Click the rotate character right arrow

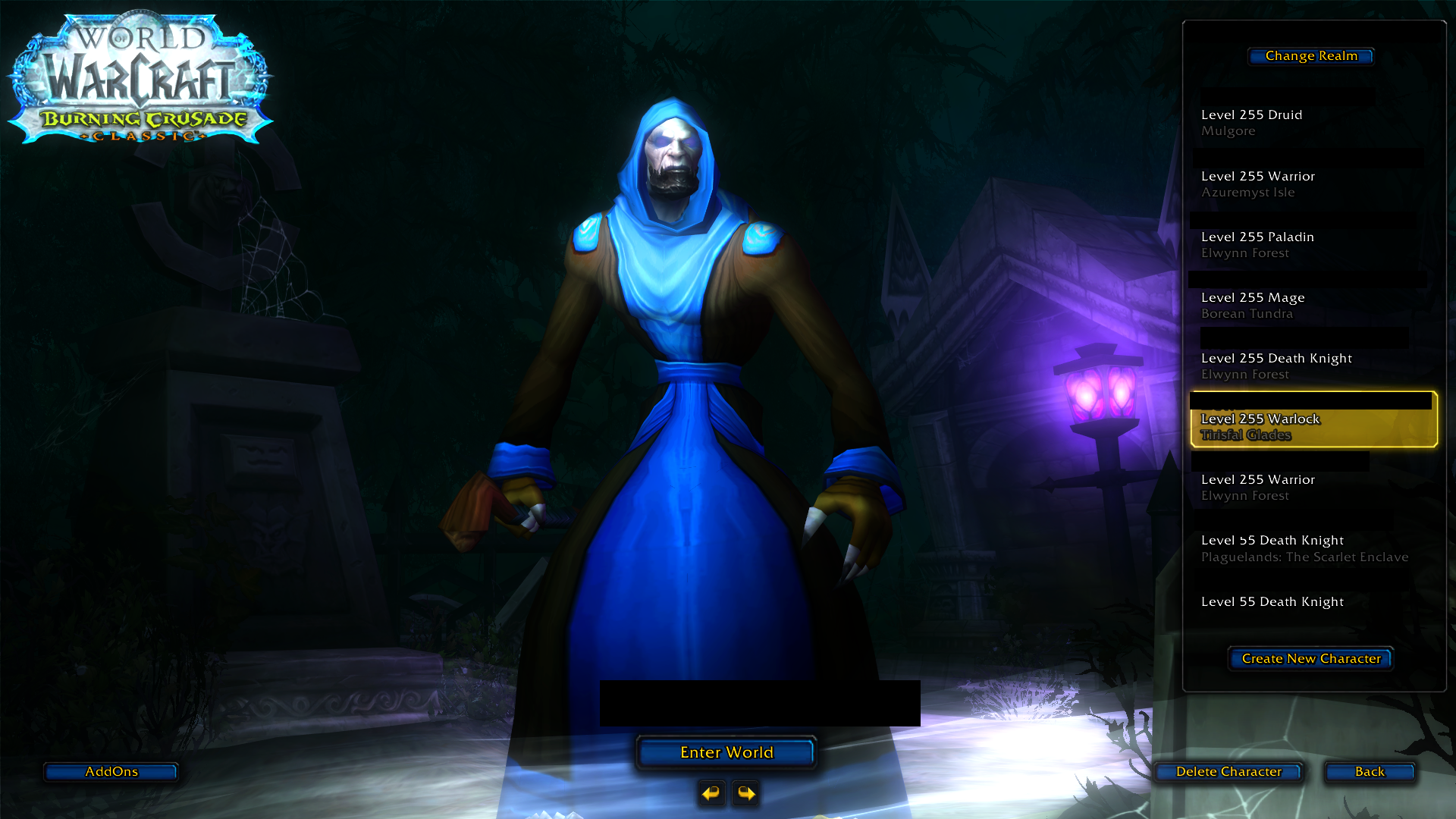pyautogui.click(x=745, y=794)
